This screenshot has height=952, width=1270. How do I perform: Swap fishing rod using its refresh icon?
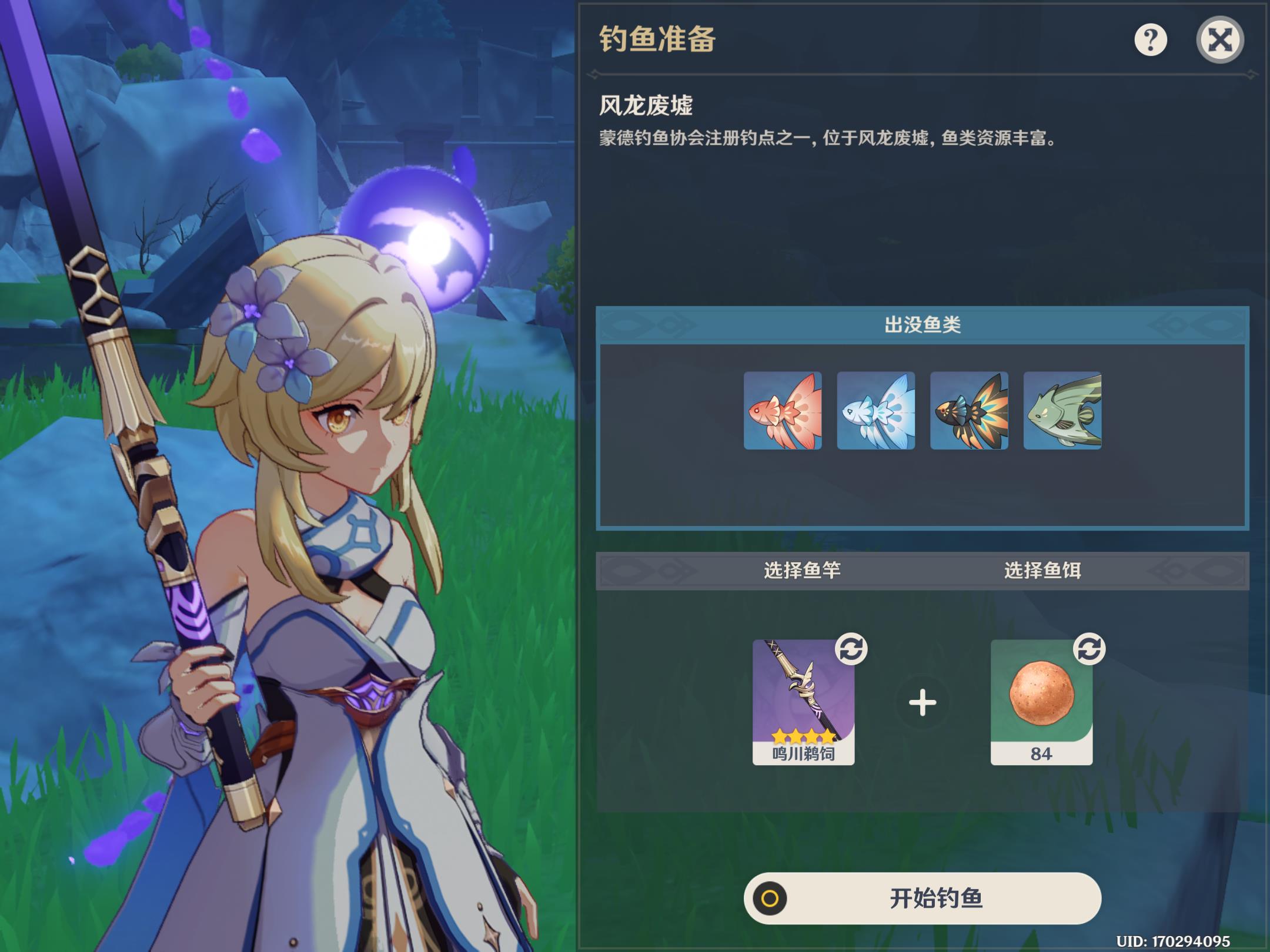851,649
